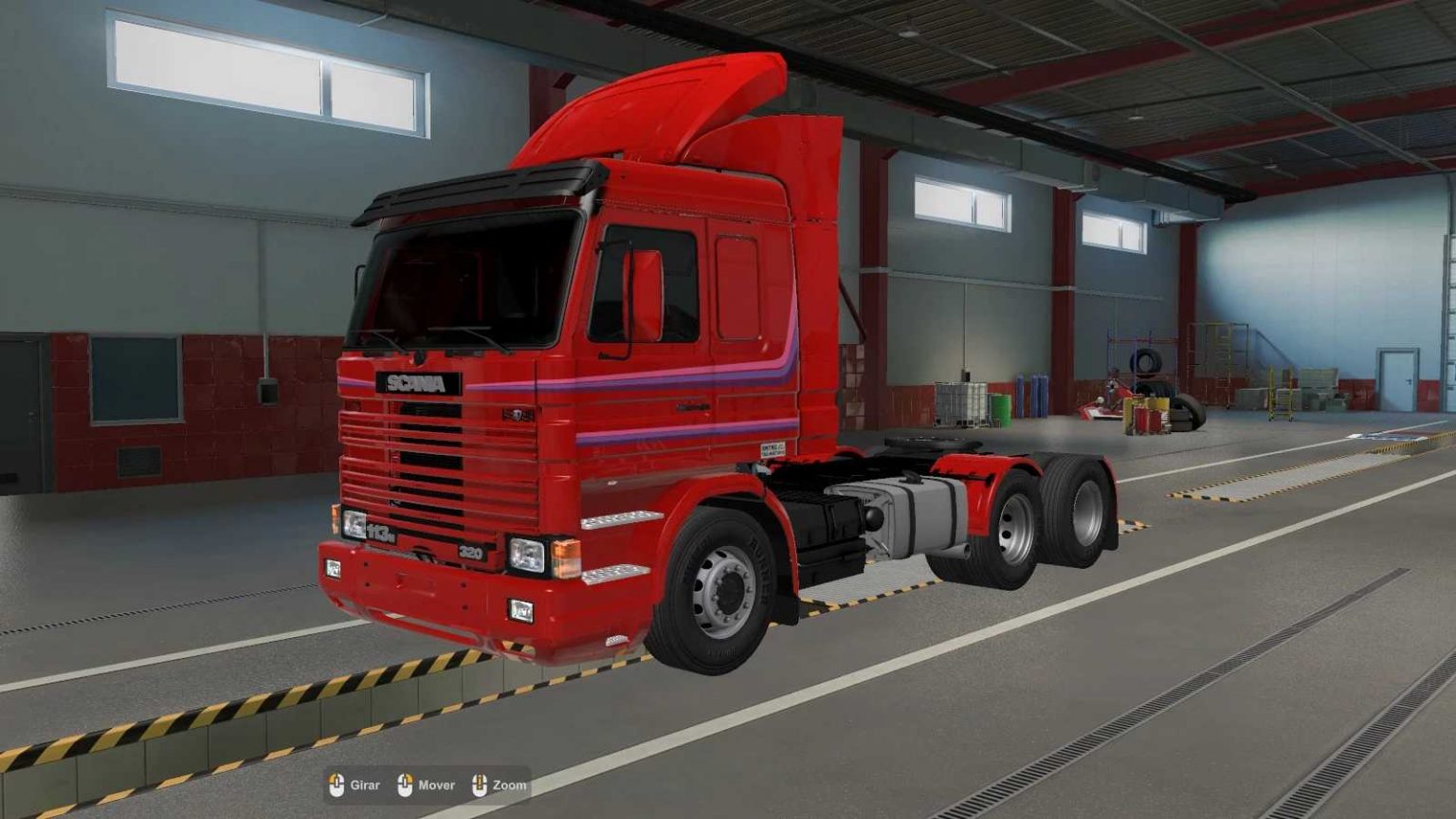1456x819 pixels.
Task: Click the orange turn signal lens
Action: click(x=567, y=559)
